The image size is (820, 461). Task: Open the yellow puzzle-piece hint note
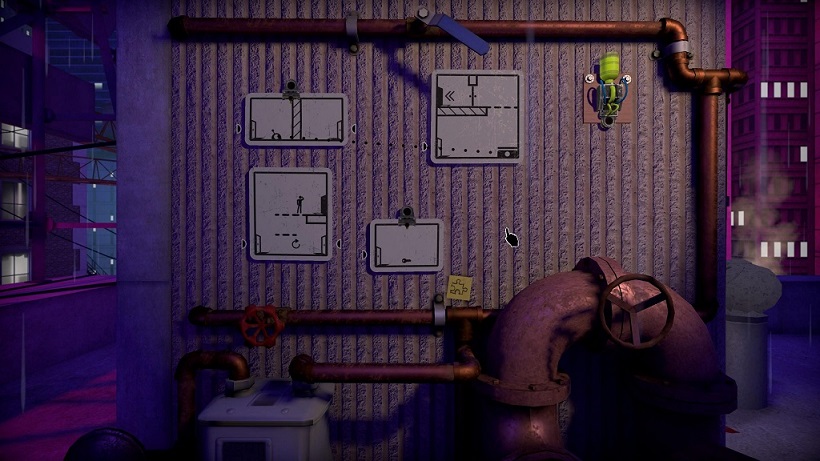(460, 288)
